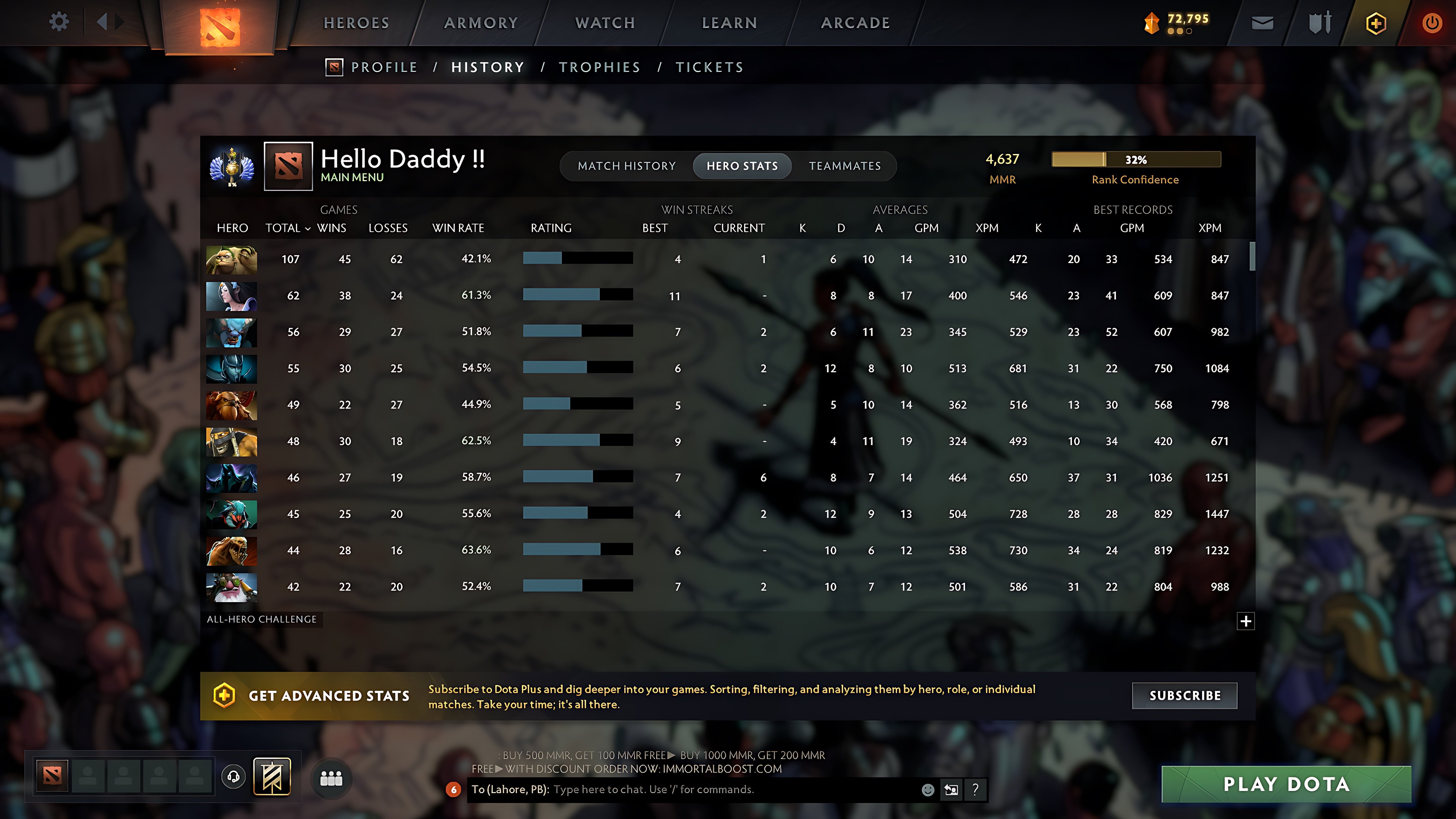Screen dimensions: 1456x819
Task: Open the mail/notifications inbox icon
Action: pyautogui.click(x=1262, y=22)
